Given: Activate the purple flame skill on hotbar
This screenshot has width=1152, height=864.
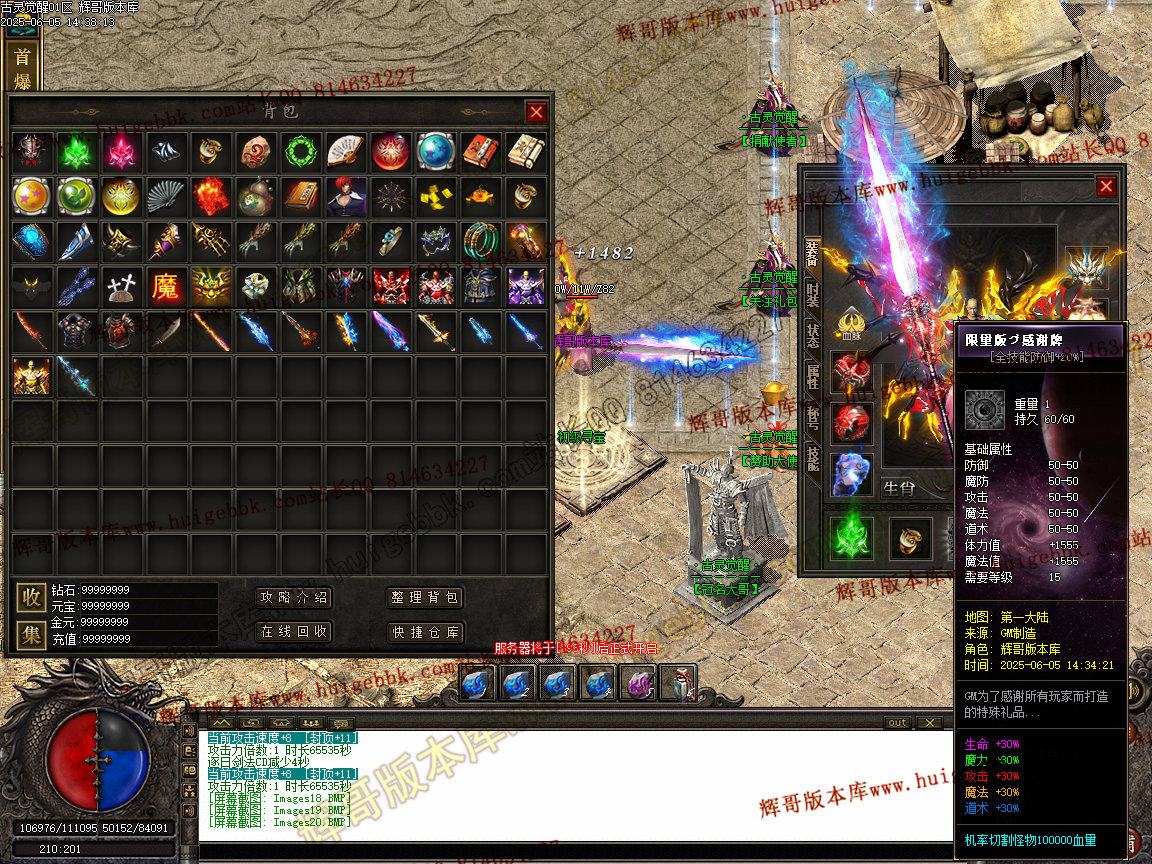Looking at the screenshot, I should (638, 684).
